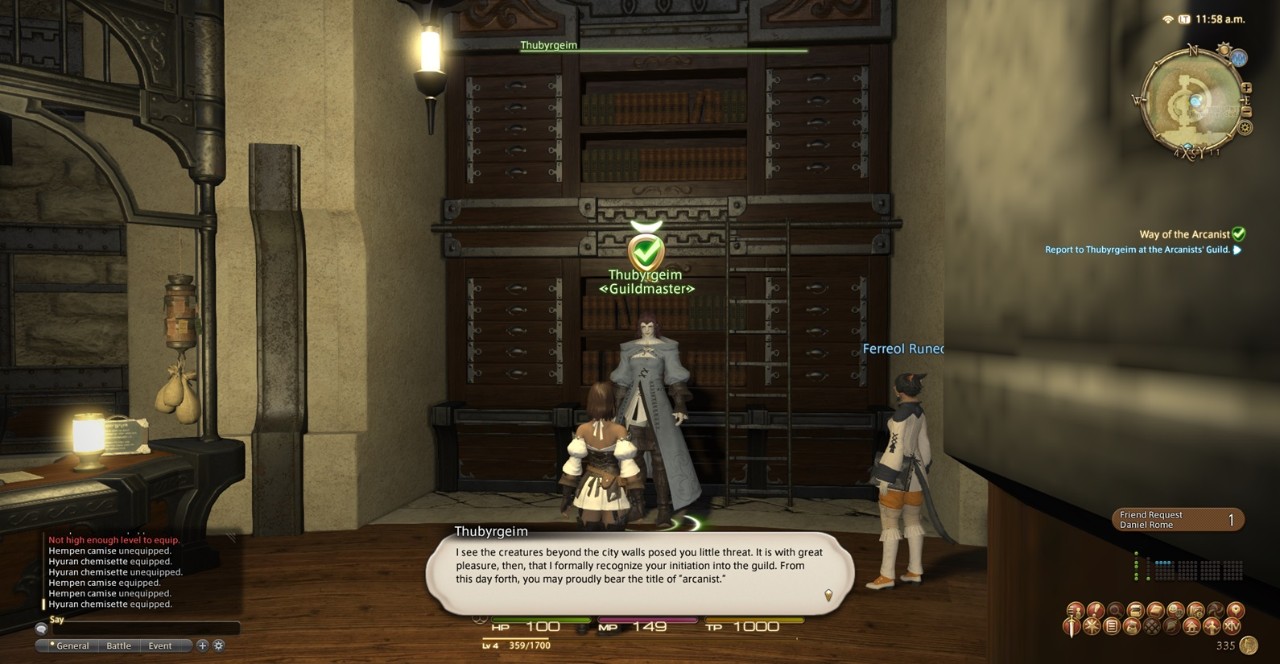Open the map pin icon in the main menu
Image resolution: width=1280 pixels, height=664 pixels.
[x=1235, y=609]
